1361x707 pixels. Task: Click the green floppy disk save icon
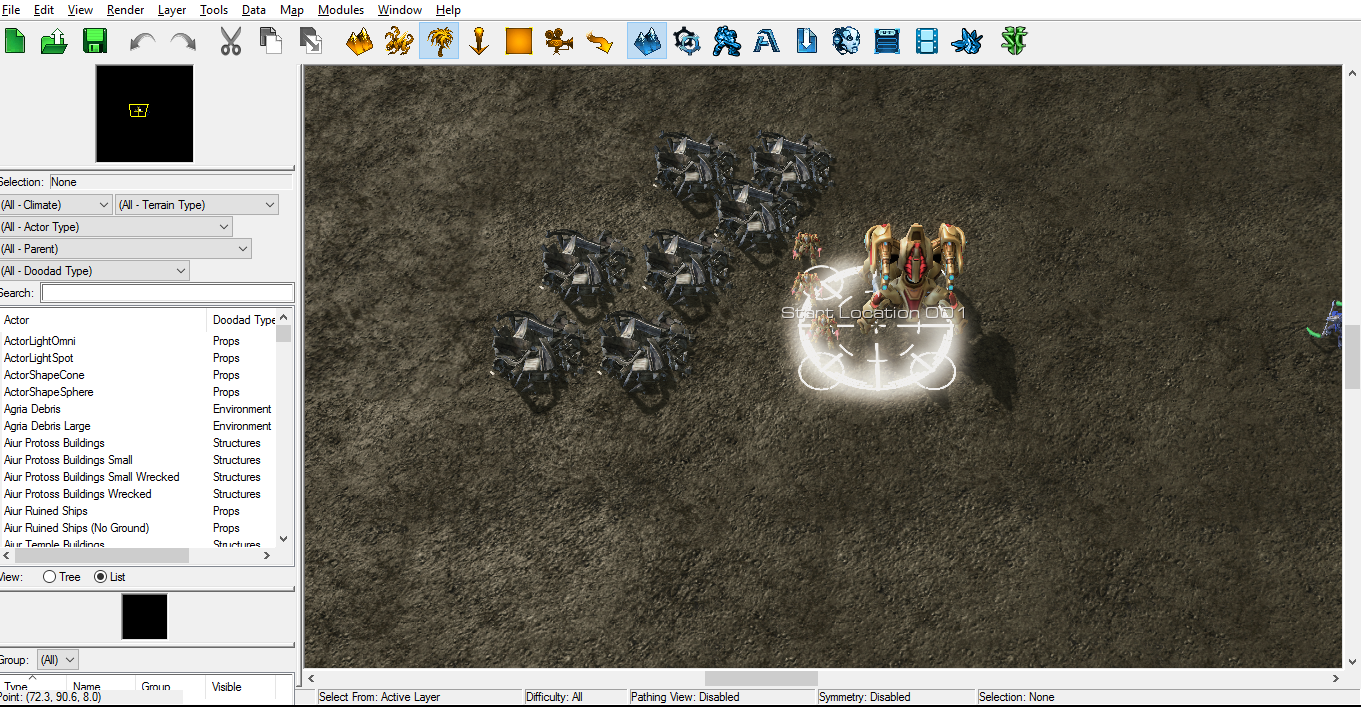click(x=95, y=41)
